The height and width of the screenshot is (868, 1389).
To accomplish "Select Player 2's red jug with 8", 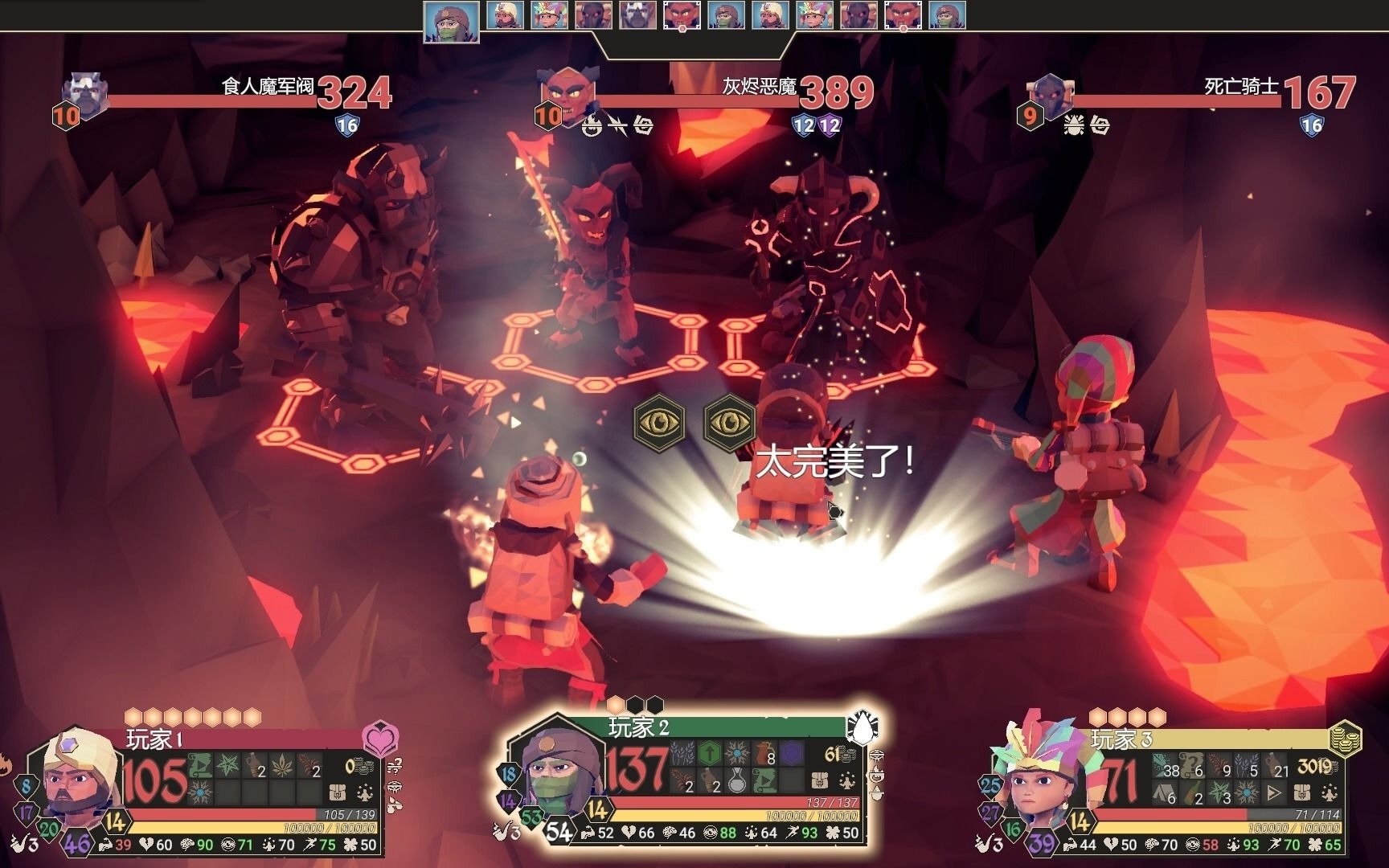I will [x=764, y=753].
